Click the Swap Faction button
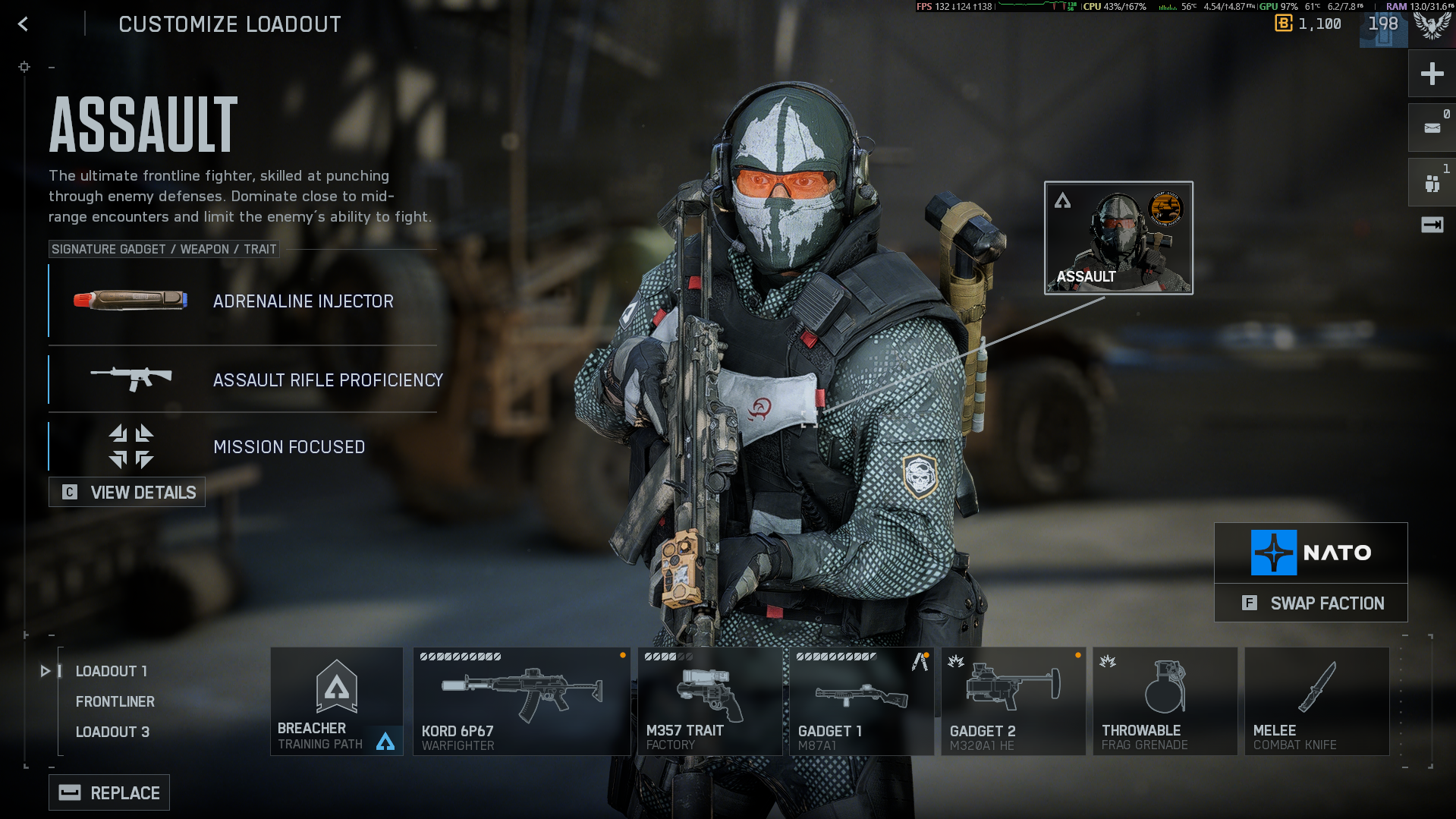The width and height of the screenshot is (1456, 819). click(1311, 603)
